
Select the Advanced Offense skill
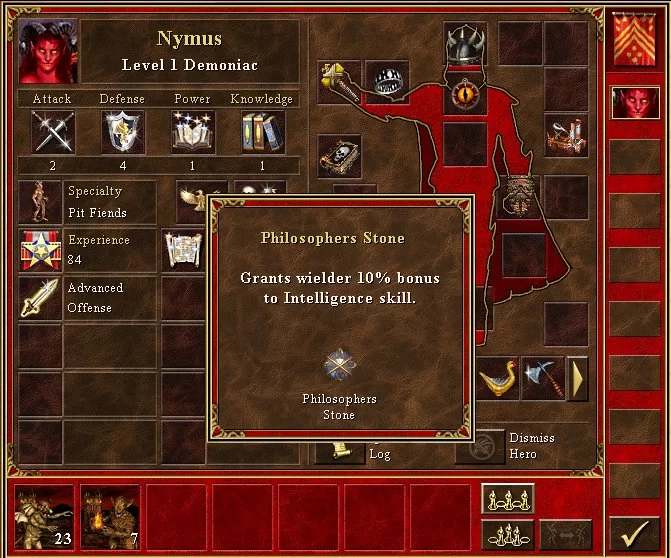40,297
